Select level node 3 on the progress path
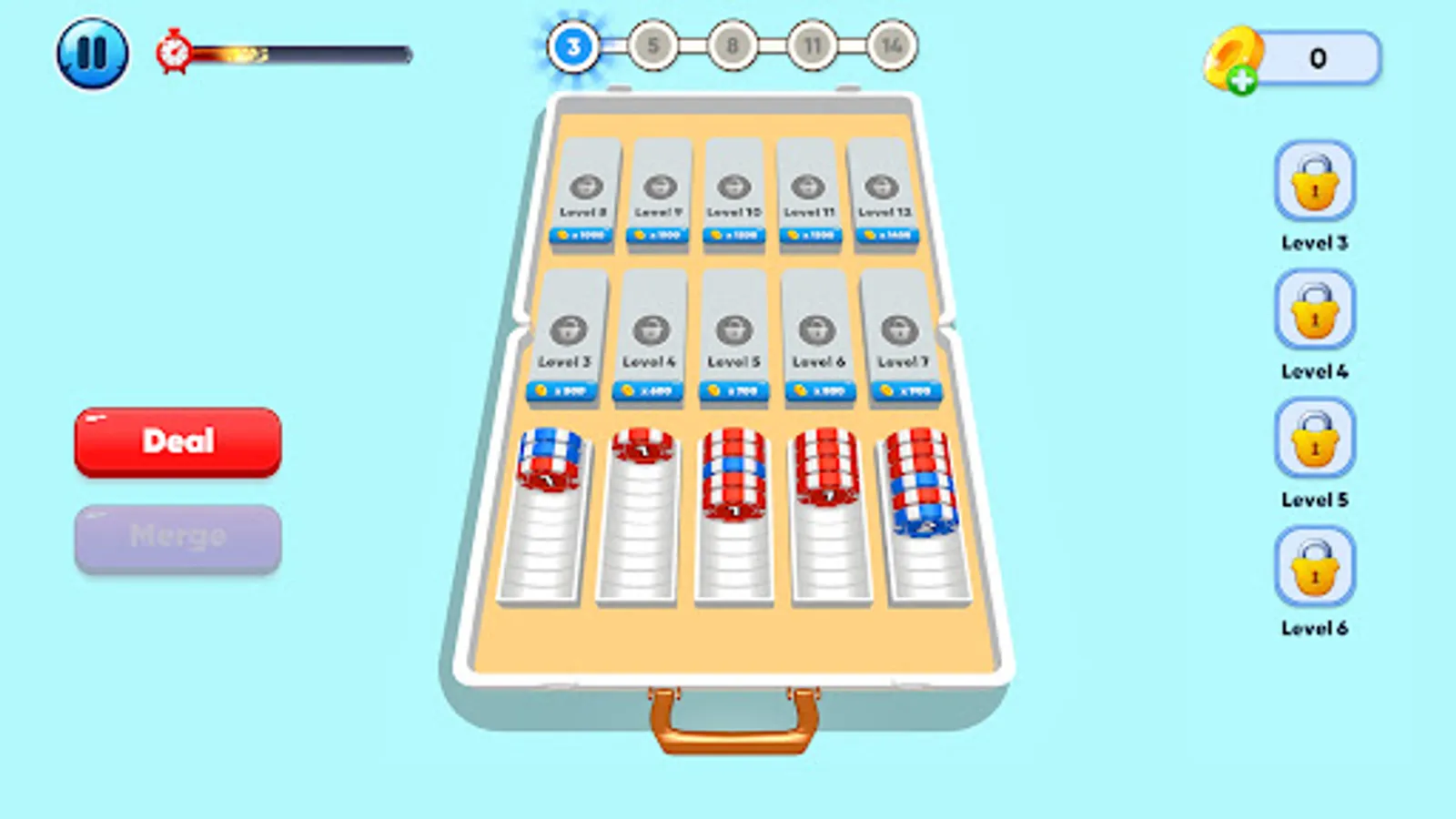 point(572,44)
